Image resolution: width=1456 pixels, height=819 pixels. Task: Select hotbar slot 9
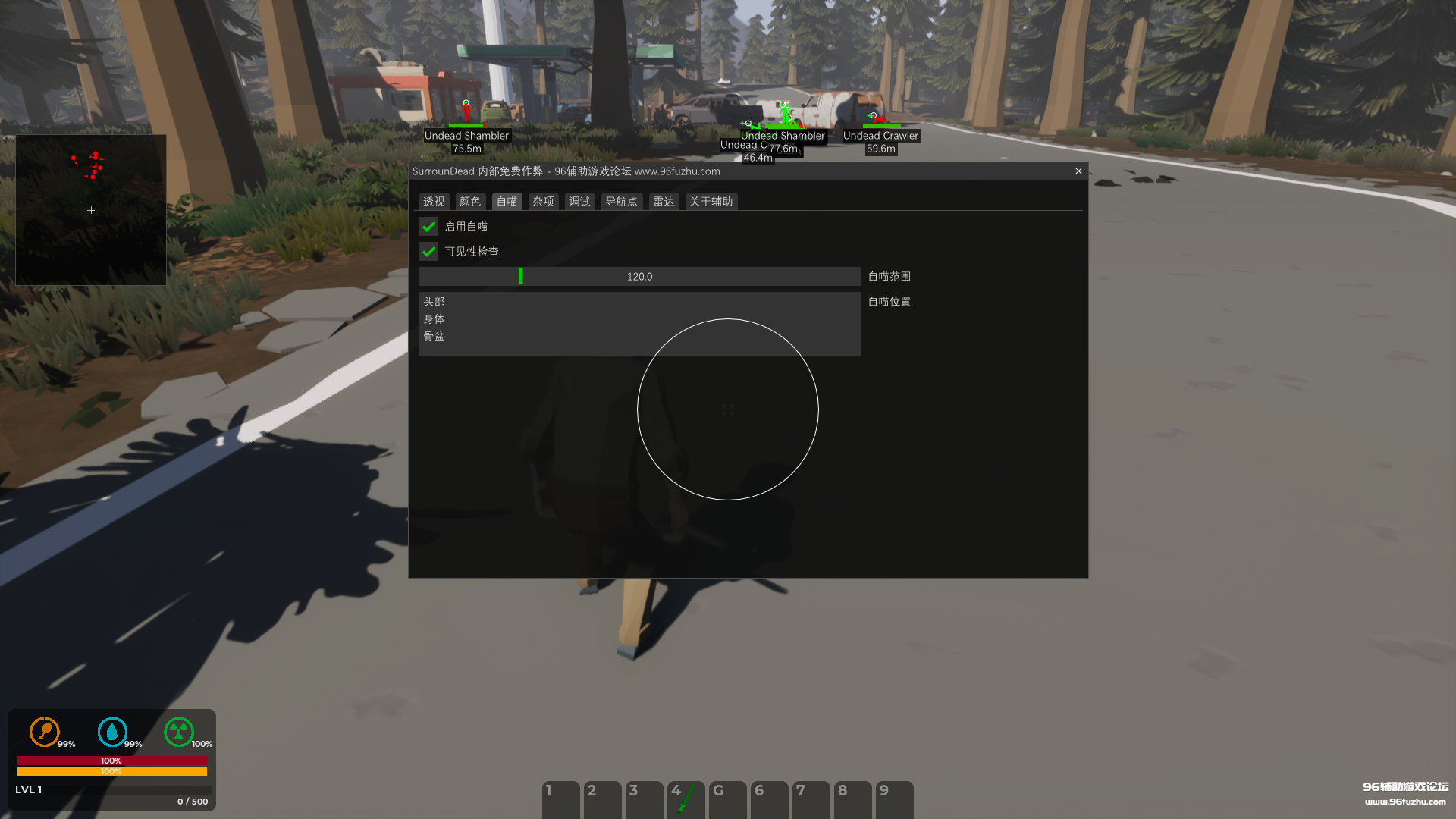tap(894, 799)
